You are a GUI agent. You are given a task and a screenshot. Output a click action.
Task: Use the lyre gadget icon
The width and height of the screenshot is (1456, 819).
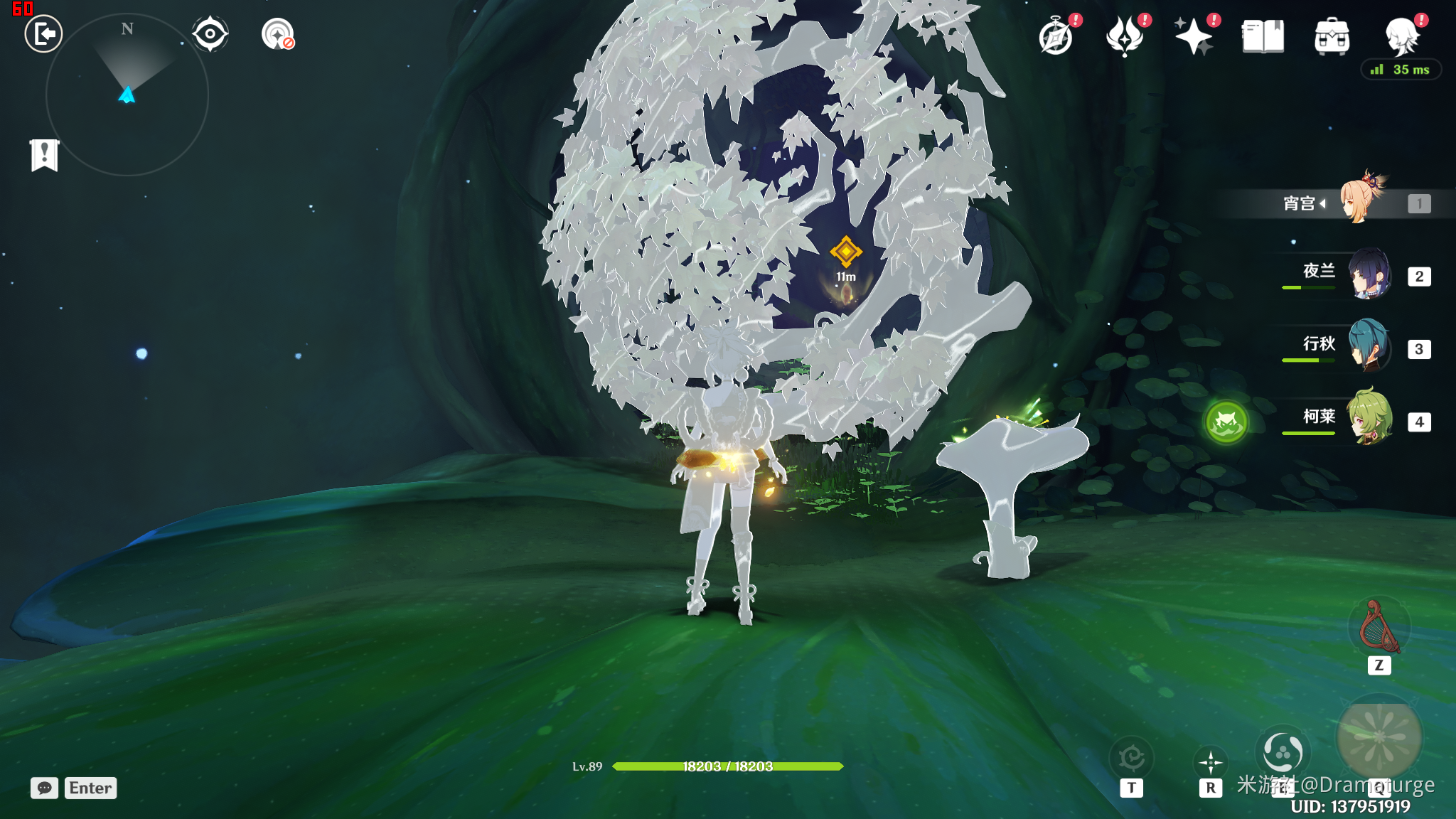pos(1379,627)
